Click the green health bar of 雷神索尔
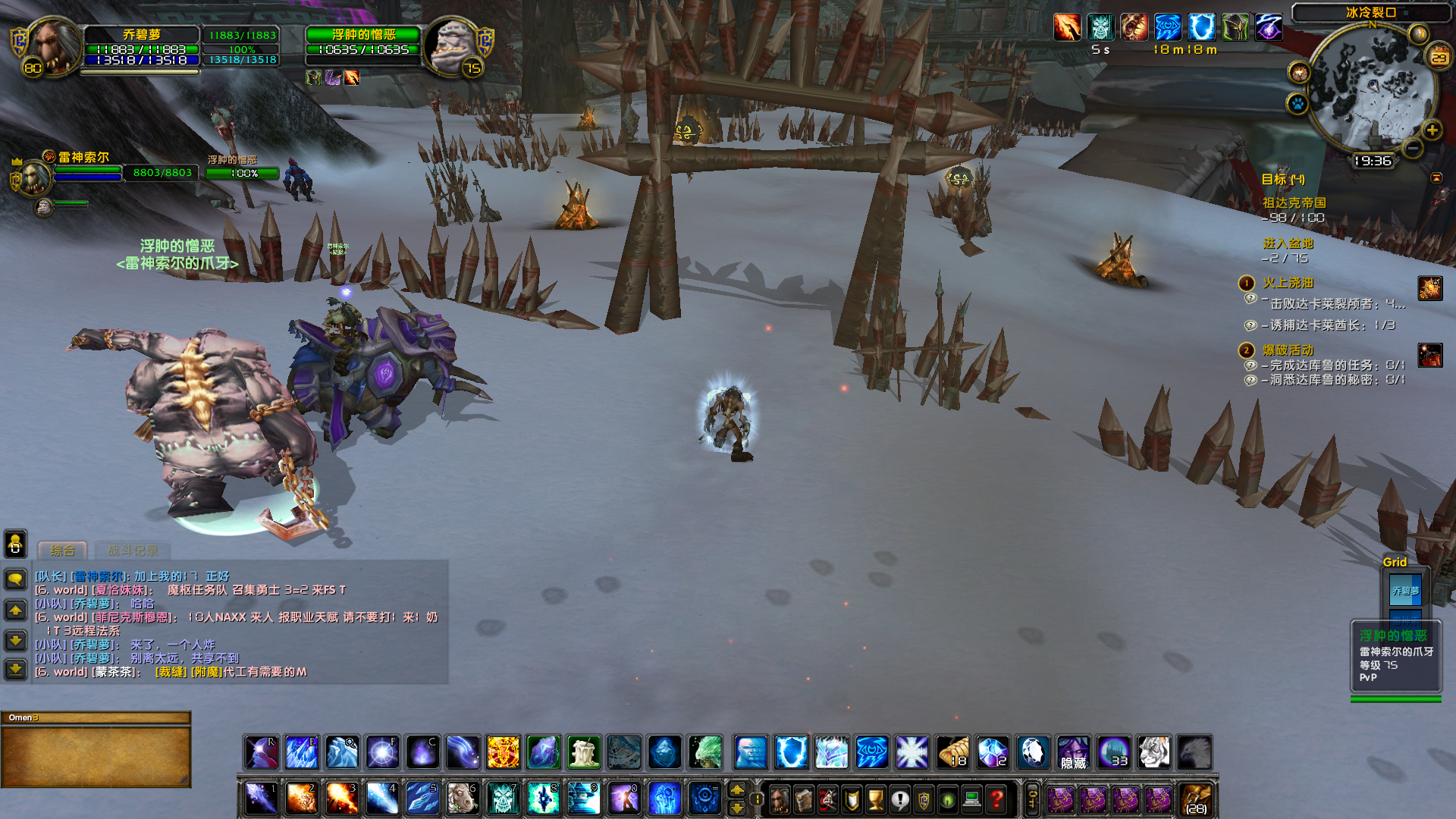 (87, 169)
